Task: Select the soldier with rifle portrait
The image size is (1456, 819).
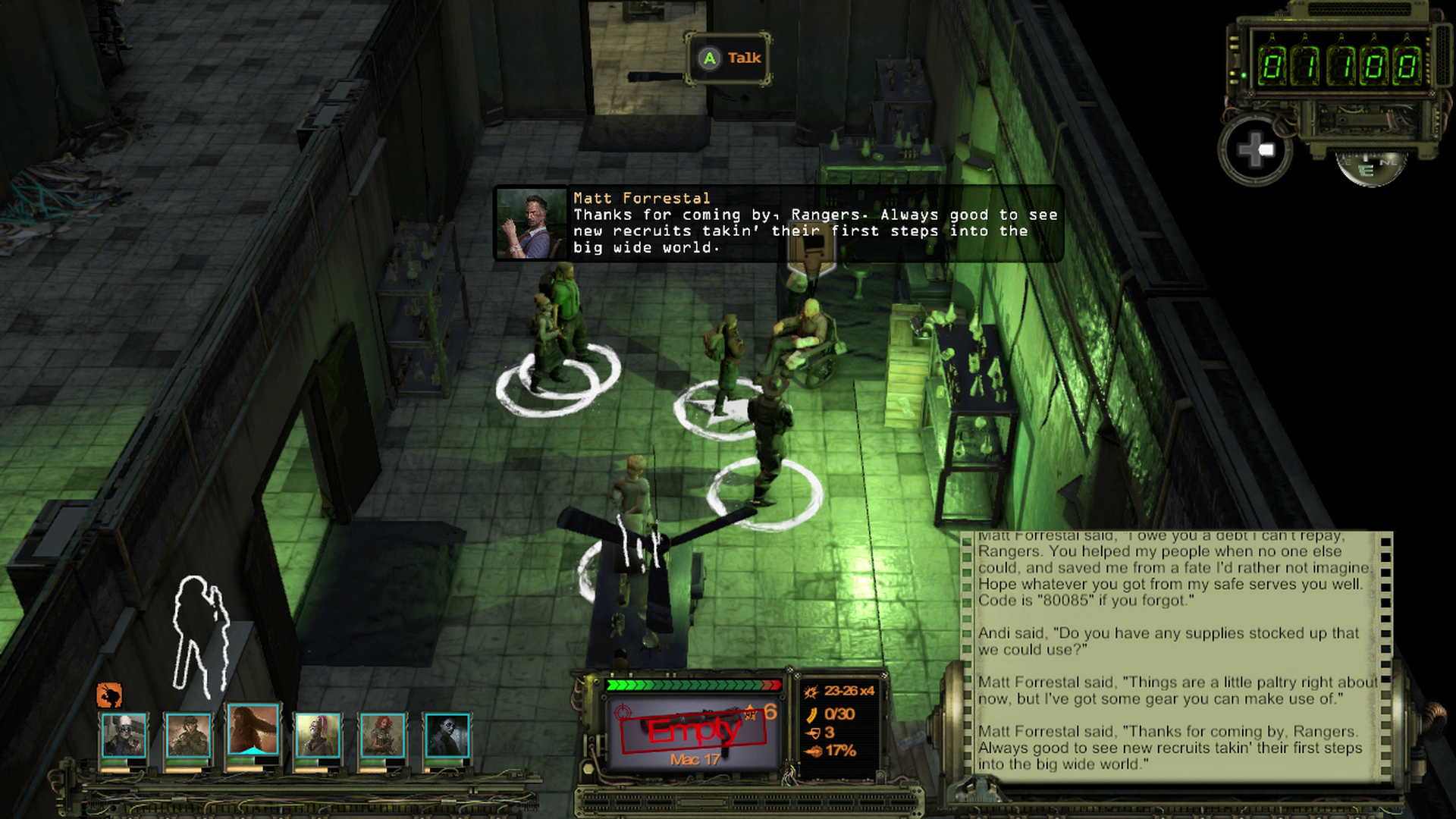Action: point(187,735)
